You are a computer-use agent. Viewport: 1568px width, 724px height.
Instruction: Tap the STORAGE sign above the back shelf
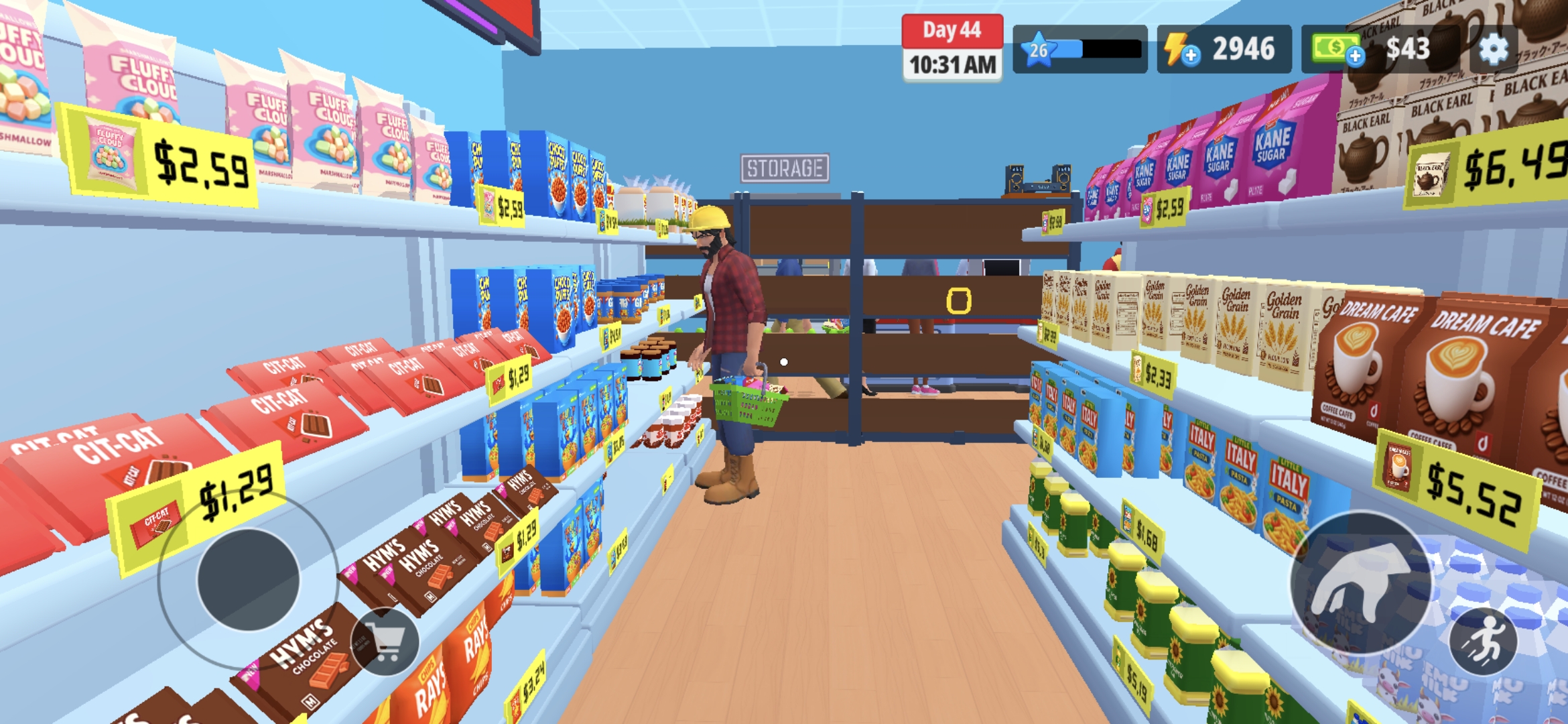click(785, 166)
